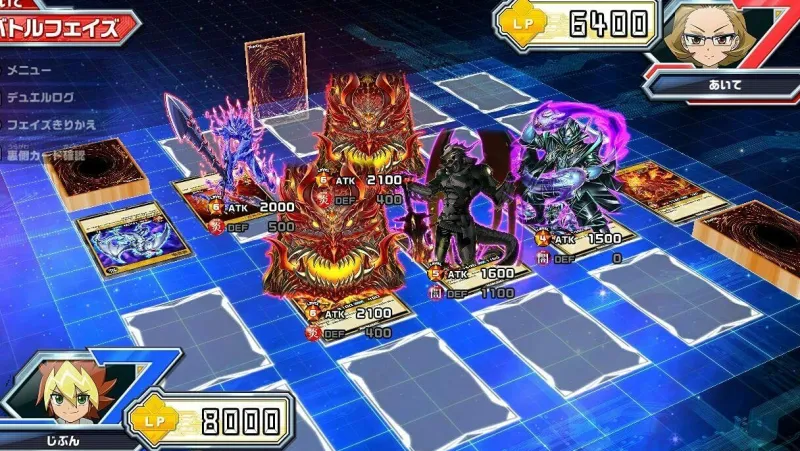The image size is (800, 451).
Task: Open the メニュー menu entry
Action: [x=28, y=71]
